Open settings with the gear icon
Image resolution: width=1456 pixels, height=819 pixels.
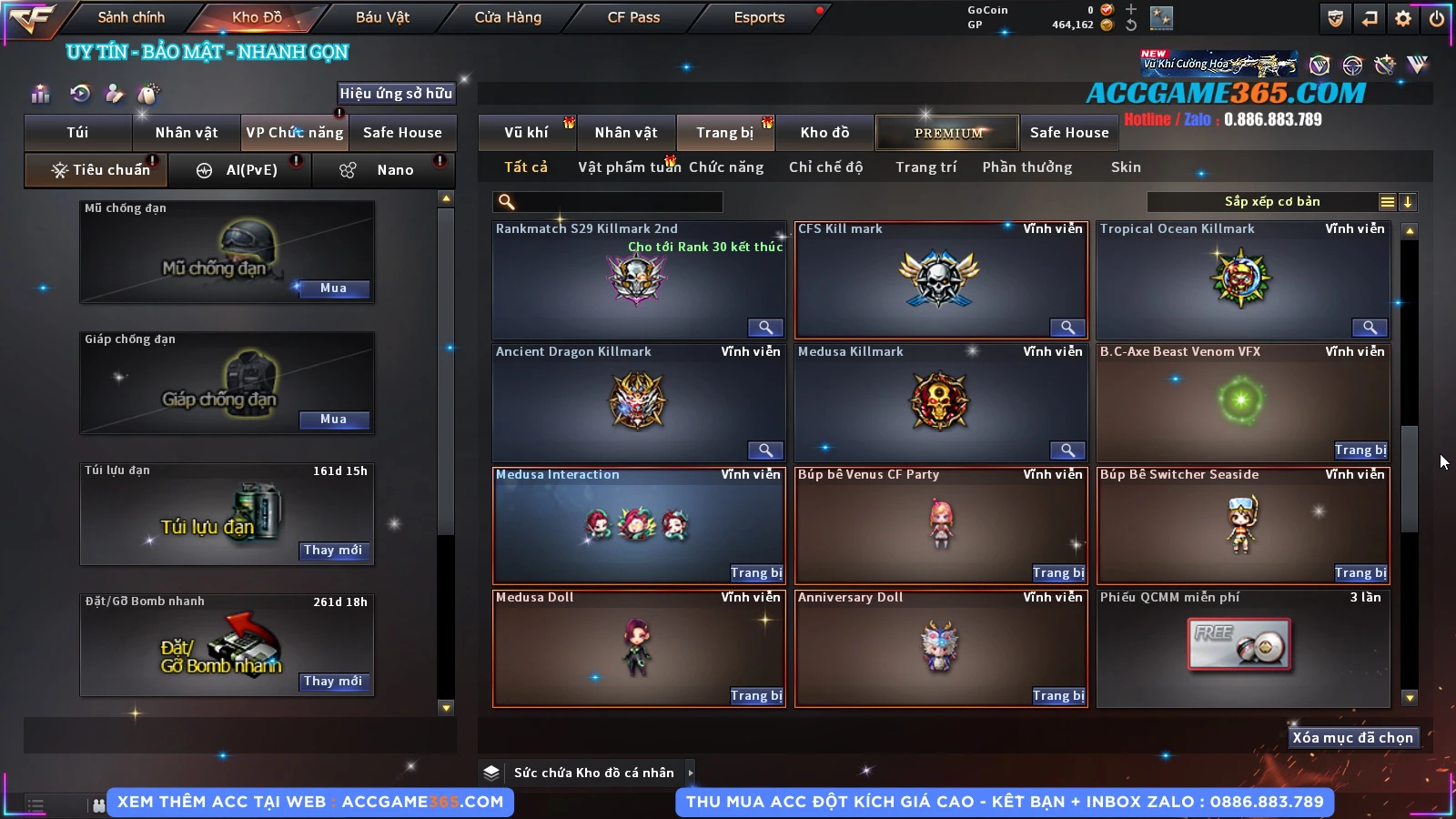tap(1403, 18)
